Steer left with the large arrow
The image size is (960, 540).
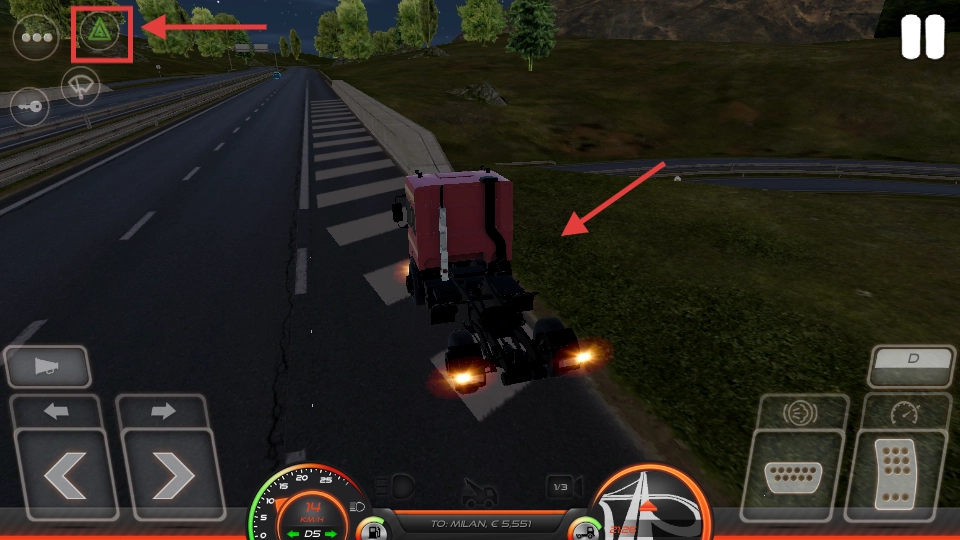pyautogui.click(x=62, y=475)
